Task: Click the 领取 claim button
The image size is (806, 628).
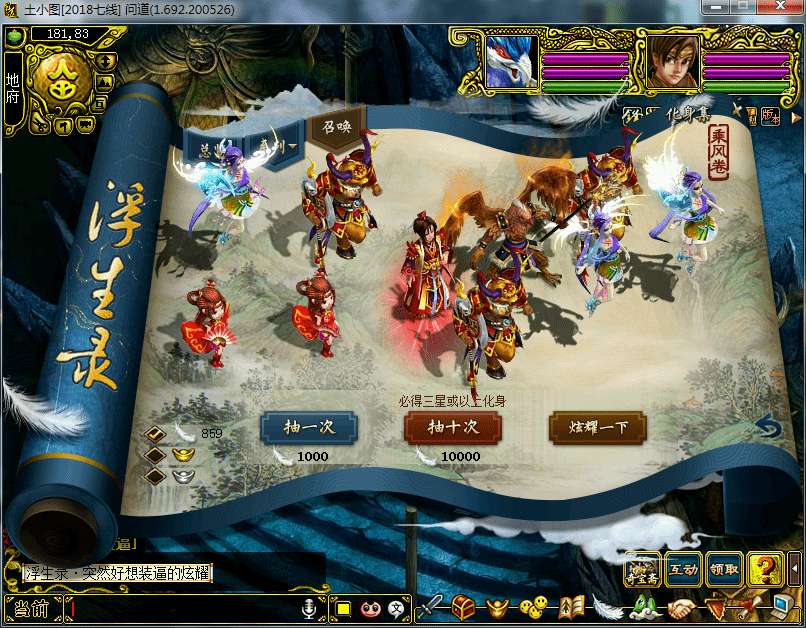Action: (724, 569)
